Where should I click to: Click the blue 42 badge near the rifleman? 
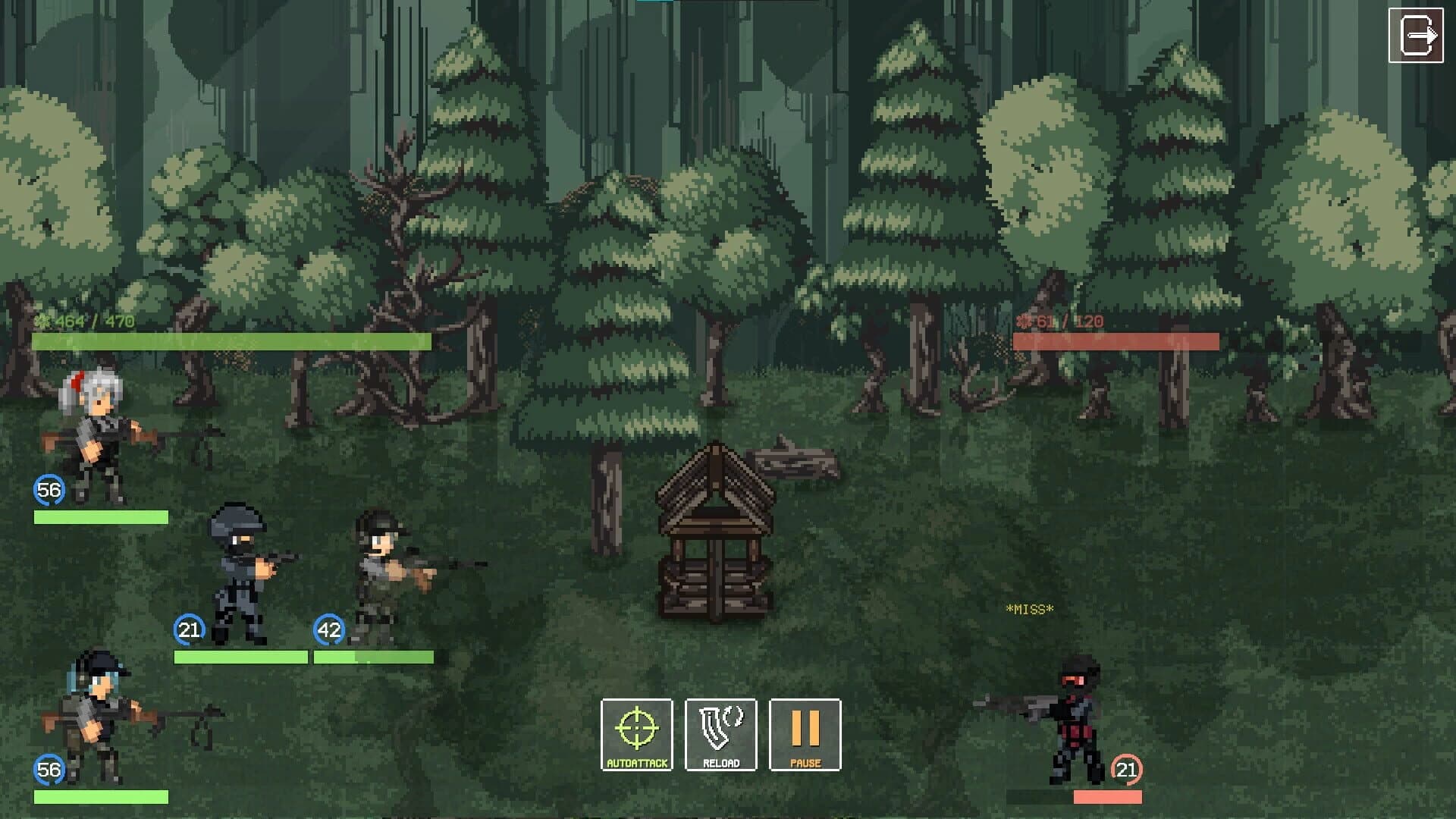coord(328,628)
